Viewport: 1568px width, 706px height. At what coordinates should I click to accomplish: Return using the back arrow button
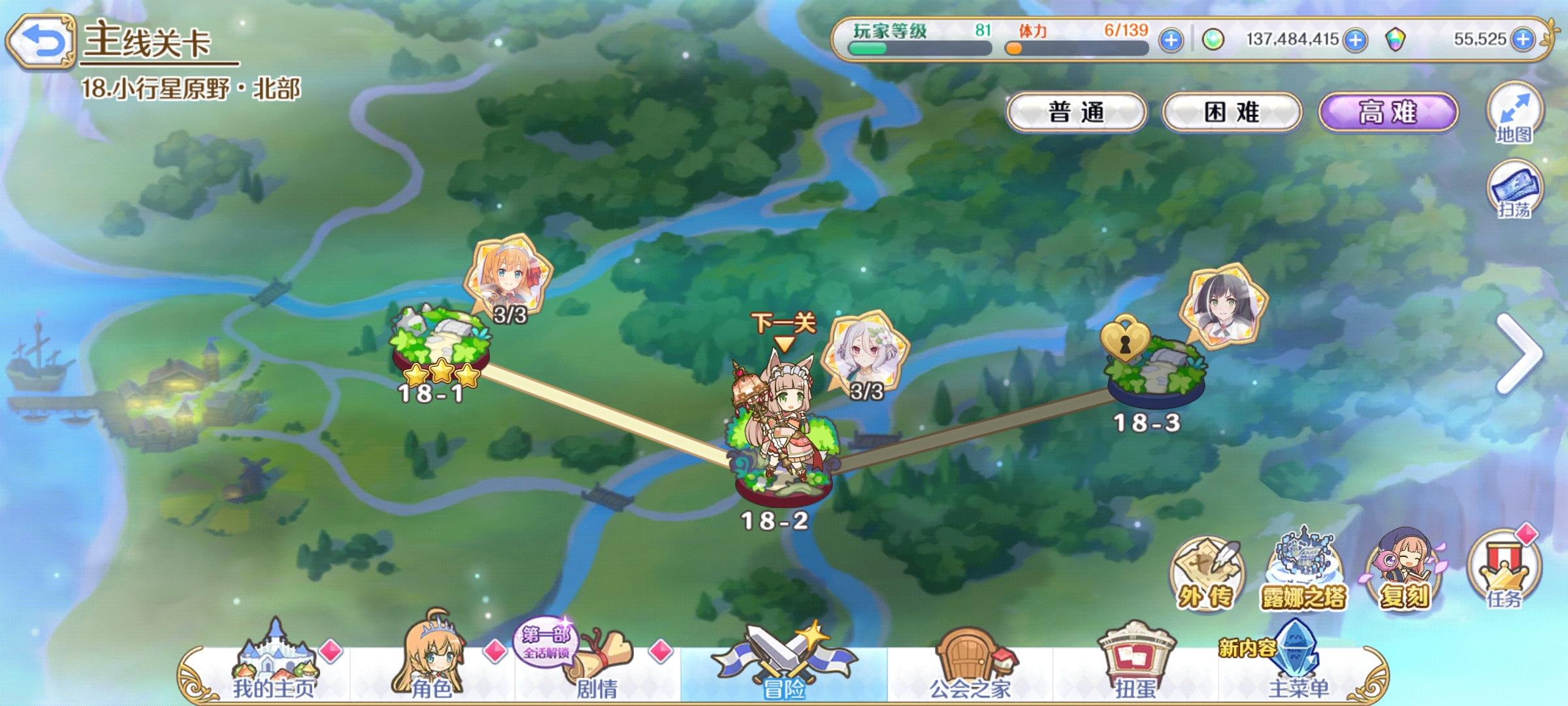(x=42, y=41)
